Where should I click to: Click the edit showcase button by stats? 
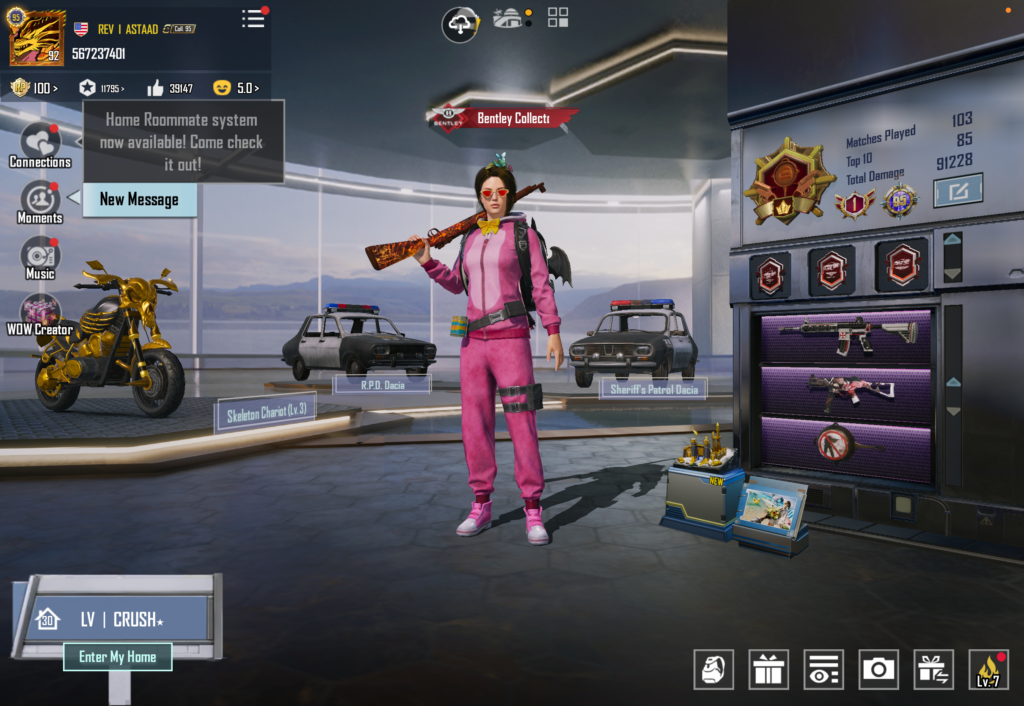point(957,190)
